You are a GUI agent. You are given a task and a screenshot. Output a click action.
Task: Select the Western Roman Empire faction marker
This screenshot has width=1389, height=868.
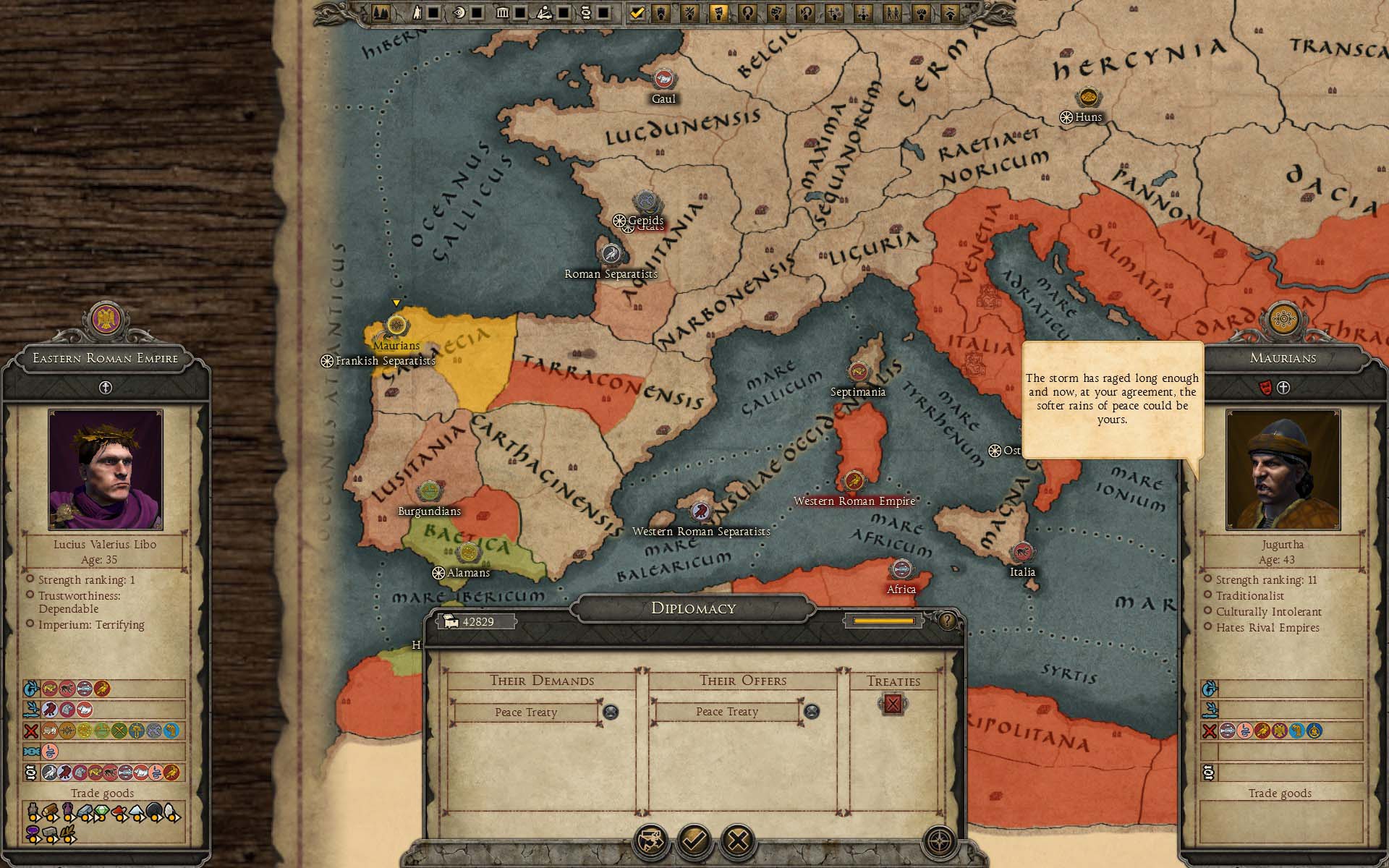(x=854, y=482)
